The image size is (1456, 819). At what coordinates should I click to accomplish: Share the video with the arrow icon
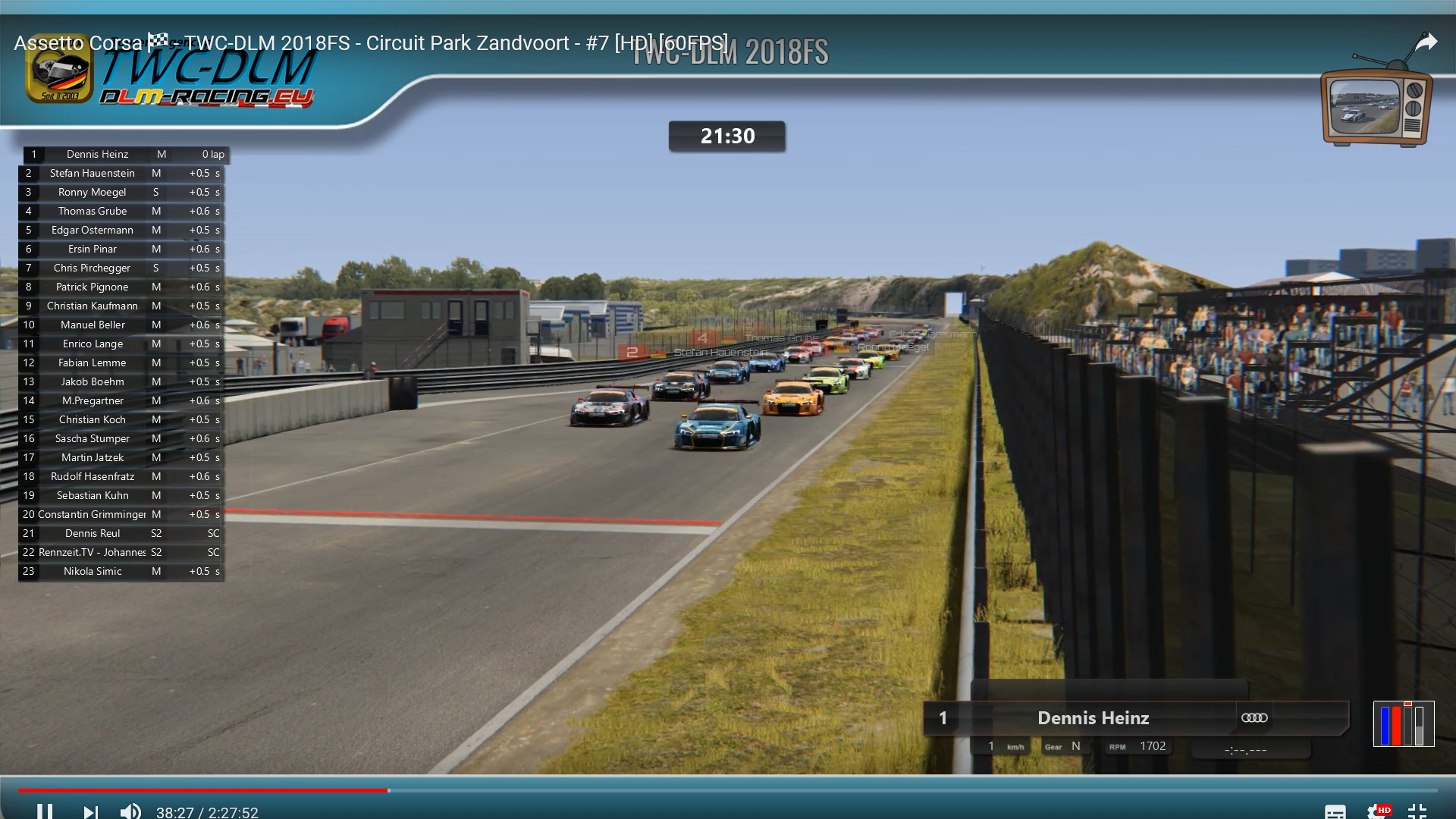pyautogui.click(x=1426, y=42)
